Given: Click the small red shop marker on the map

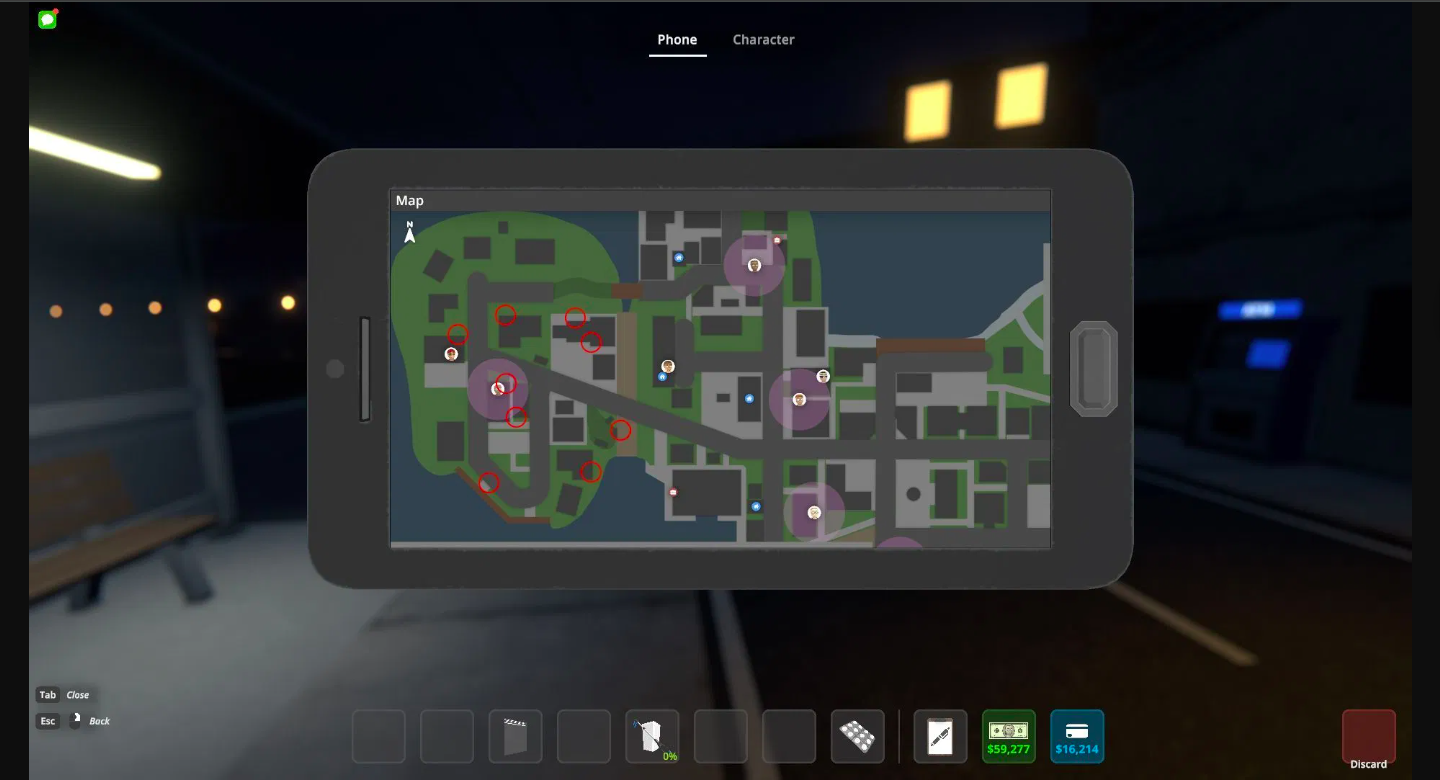Looking at the screenshot, I should click(775, 240).
